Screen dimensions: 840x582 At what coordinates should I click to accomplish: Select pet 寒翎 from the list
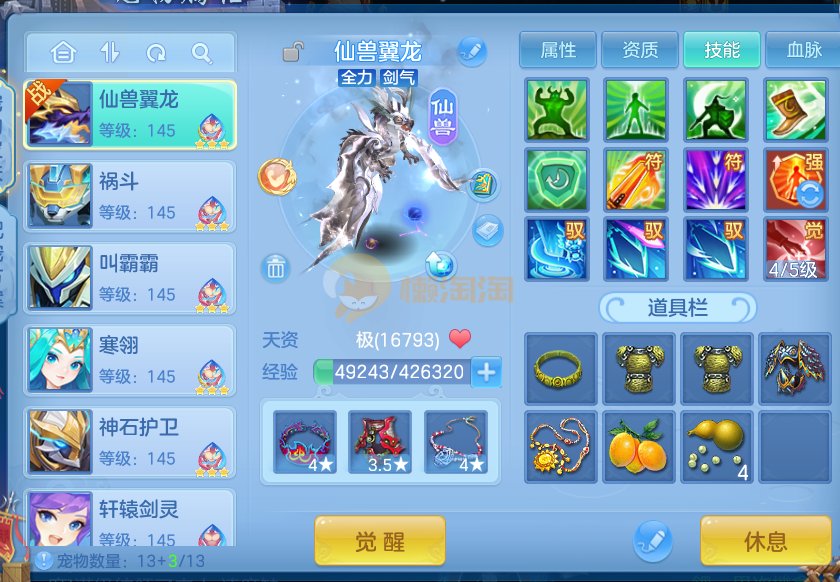click(x=130, y=360)
